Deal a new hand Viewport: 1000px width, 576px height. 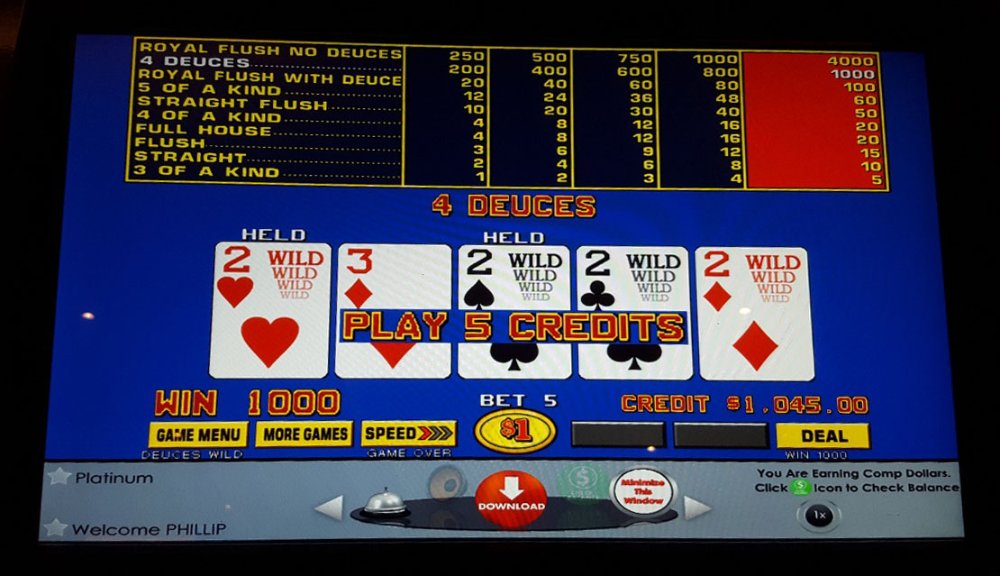tap(823, 436)
